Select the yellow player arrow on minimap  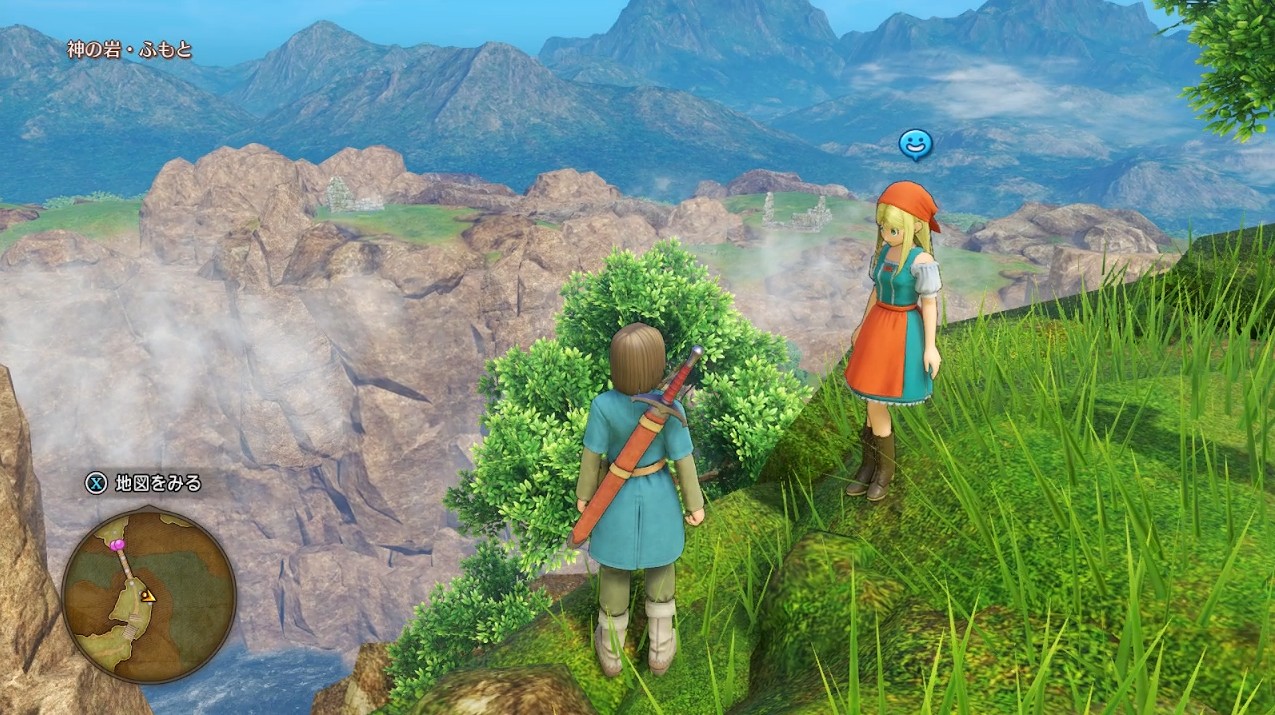(148, 596)
